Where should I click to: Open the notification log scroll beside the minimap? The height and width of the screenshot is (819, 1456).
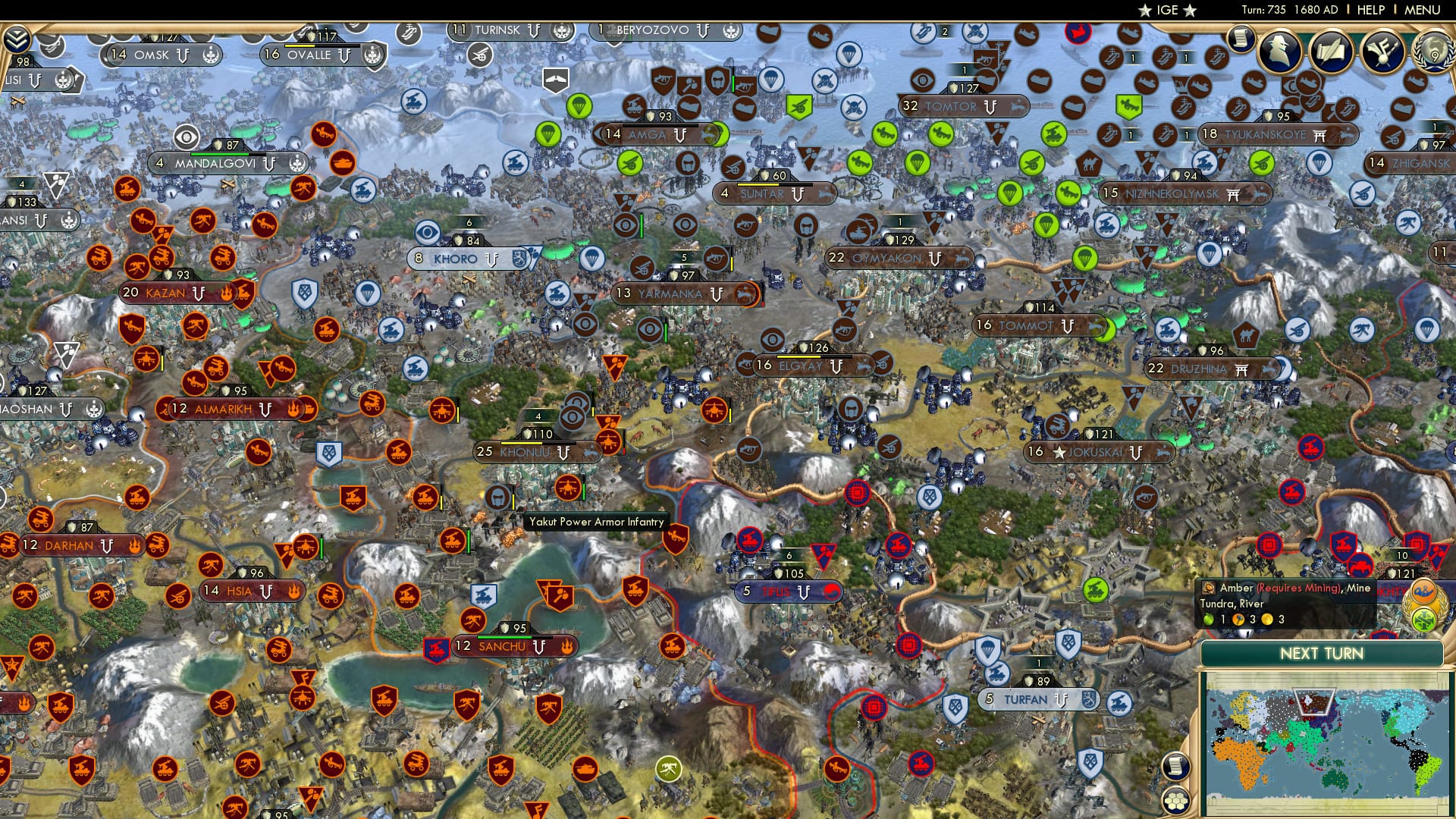pyautogui.click(x=1175, y=764)
